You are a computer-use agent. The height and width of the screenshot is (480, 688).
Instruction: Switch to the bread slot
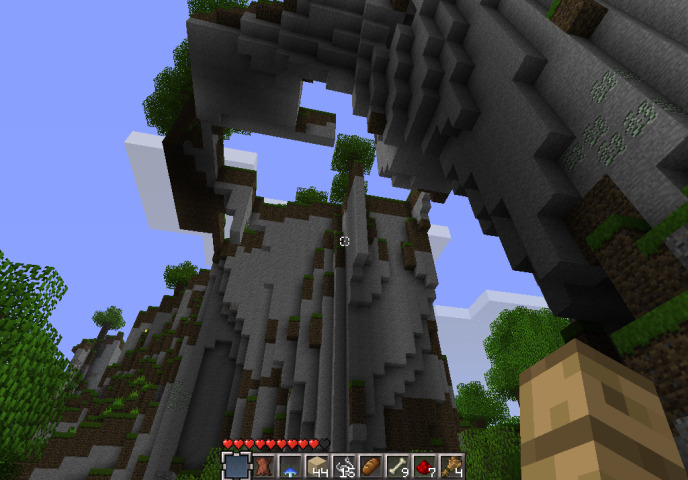tap(370, 466)
